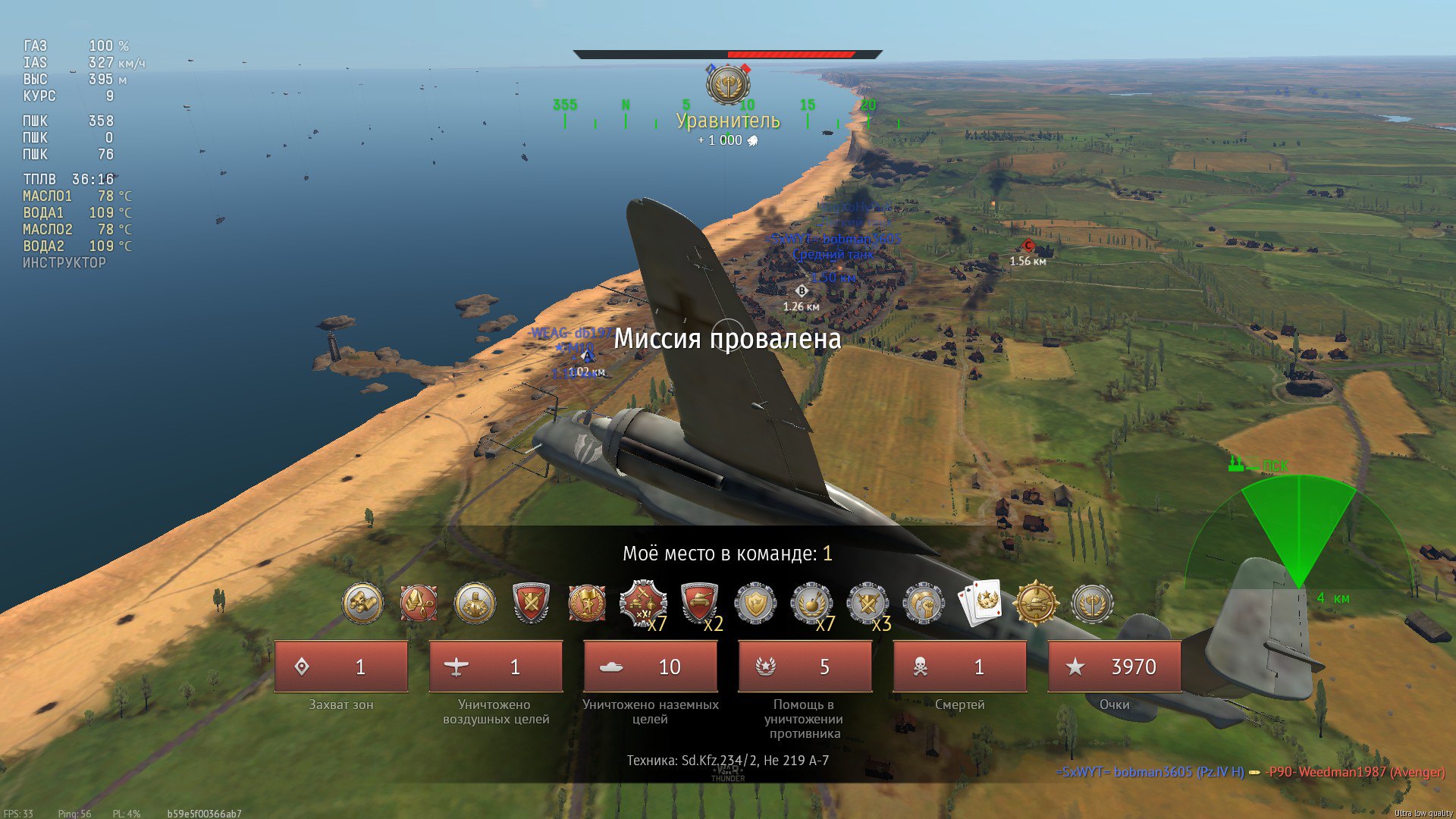1456x819 pixels.
Task: Click the last double-axe laurel medal in the row
Action: [1092, 604]
